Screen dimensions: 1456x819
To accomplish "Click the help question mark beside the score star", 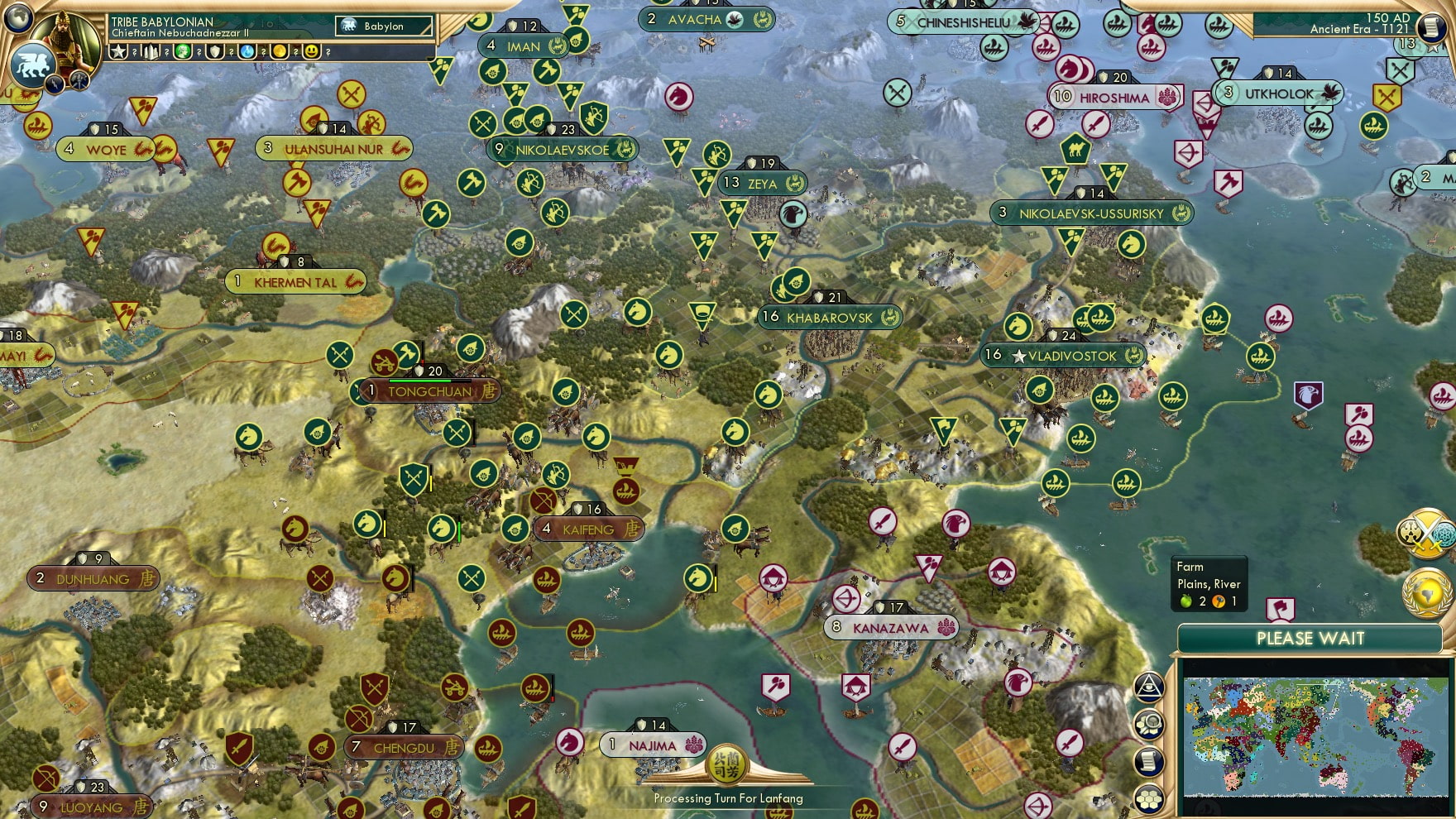I will click(135, 52).
